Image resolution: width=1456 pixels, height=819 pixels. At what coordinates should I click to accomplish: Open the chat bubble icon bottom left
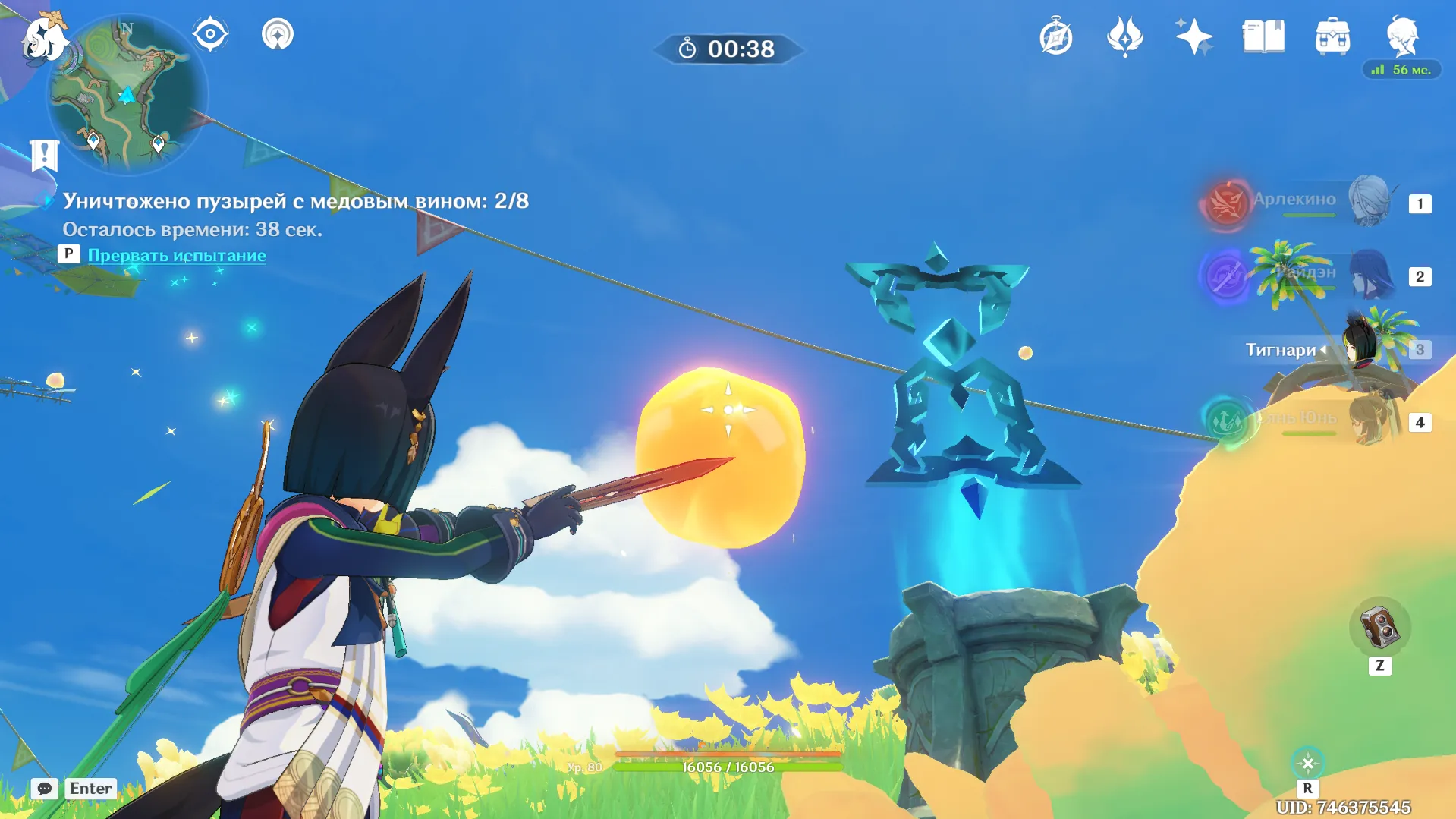click(x=46, y=789)
